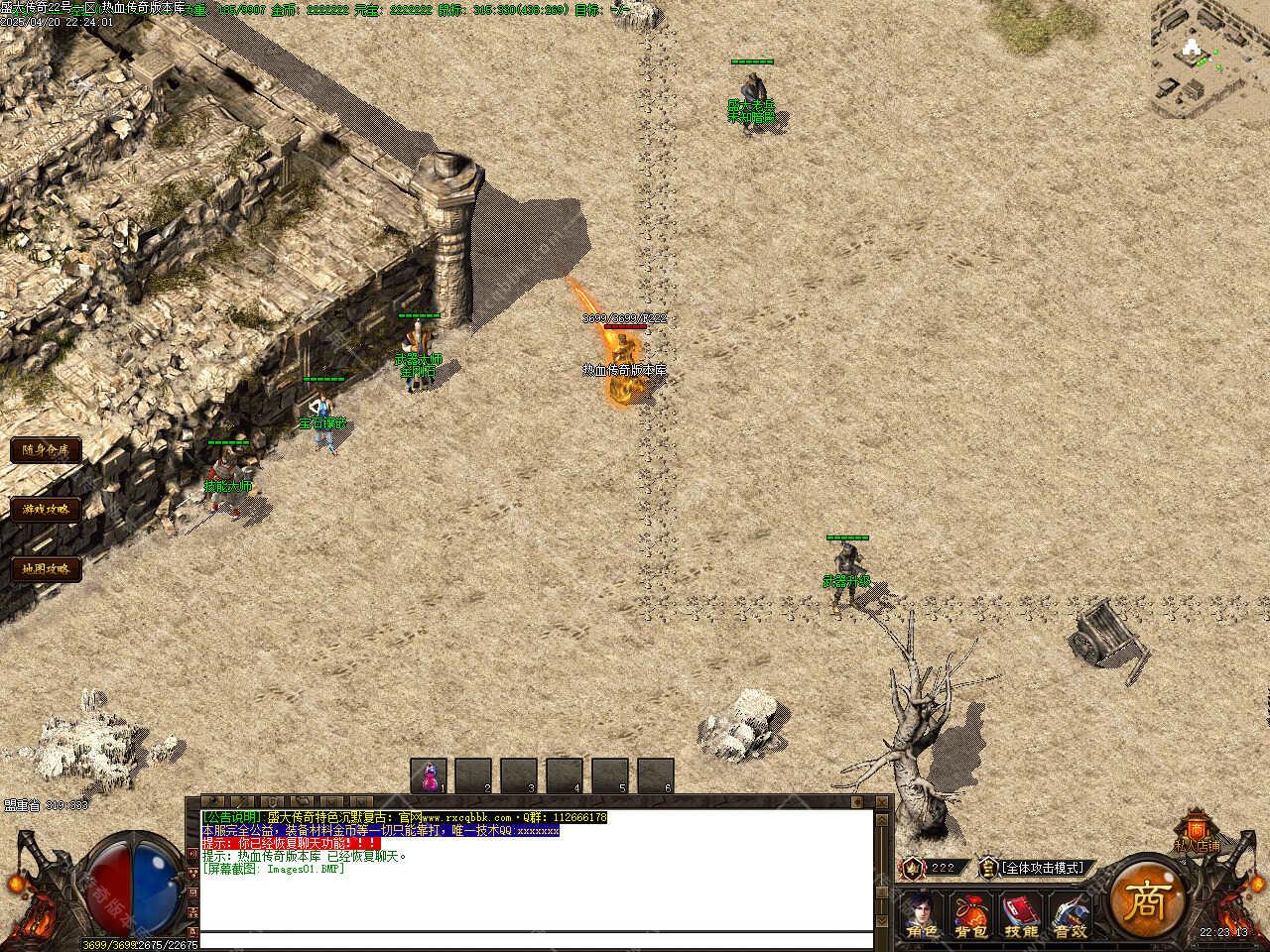Close the chat window with the X

coord(882,801)
